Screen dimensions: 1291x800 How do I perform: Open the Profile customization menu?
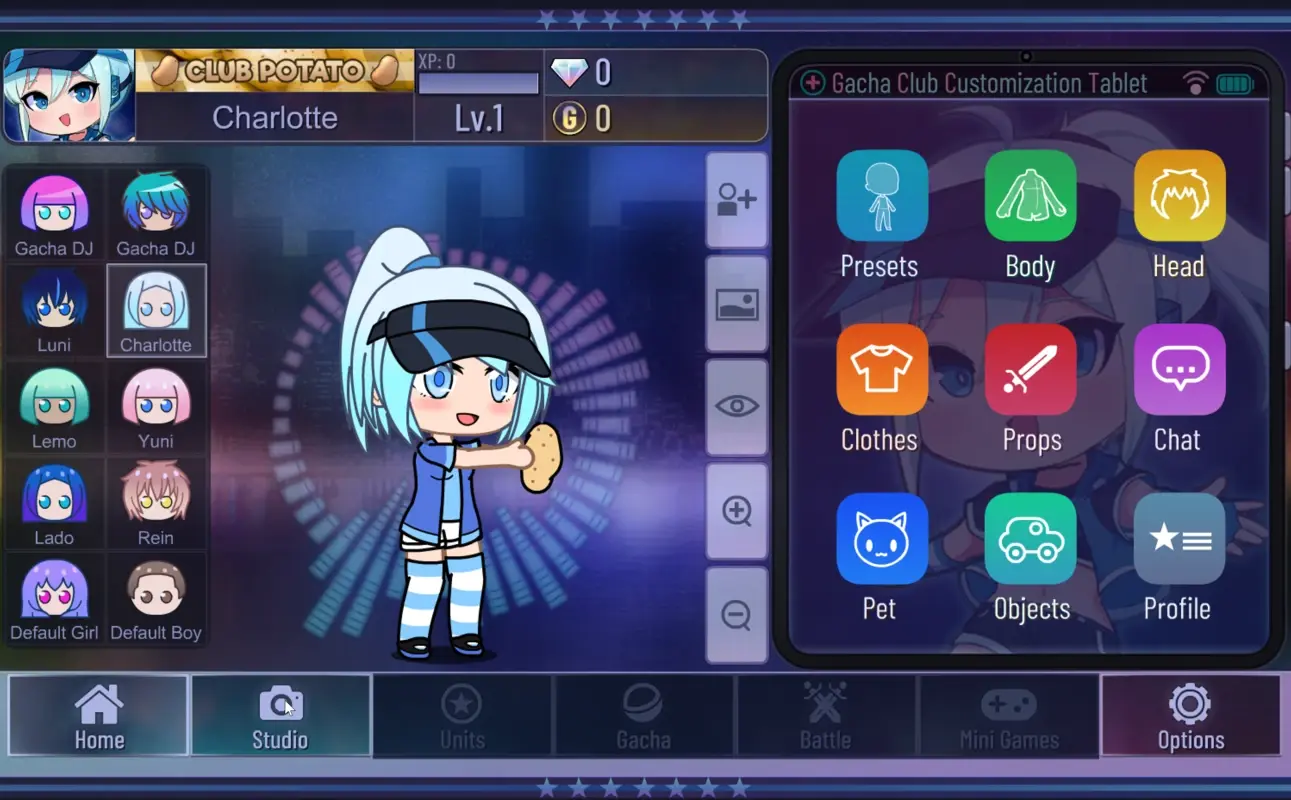[1179, 538]
